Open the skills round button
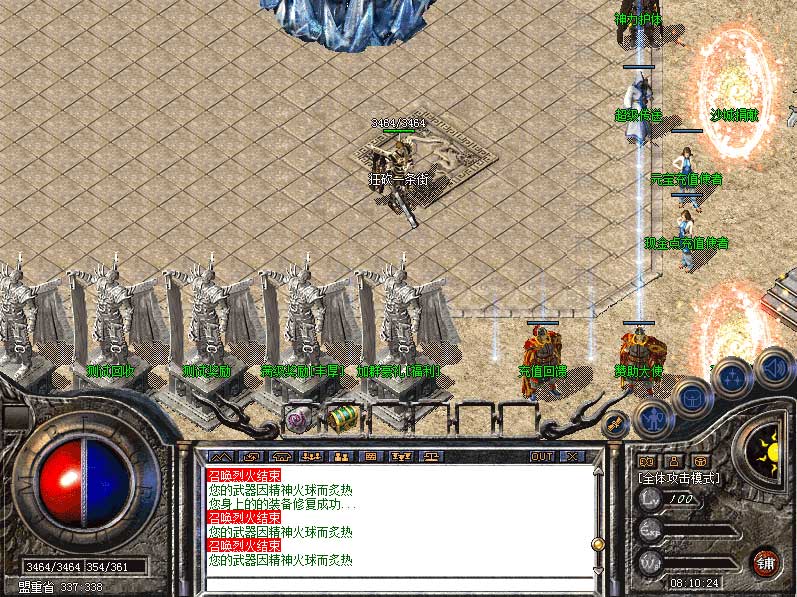The image size is (797, 597). point(732,378)
